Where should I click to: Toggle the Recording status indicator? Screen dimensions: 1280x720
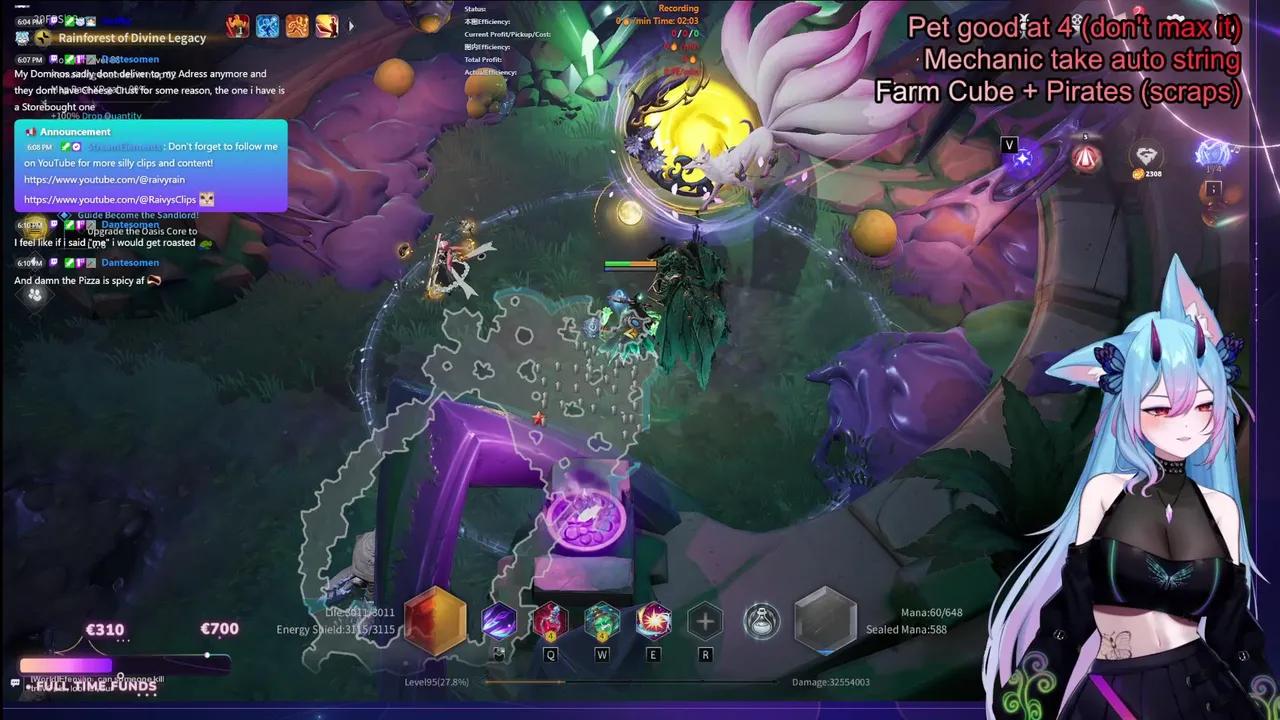click(x=679, y=8)
